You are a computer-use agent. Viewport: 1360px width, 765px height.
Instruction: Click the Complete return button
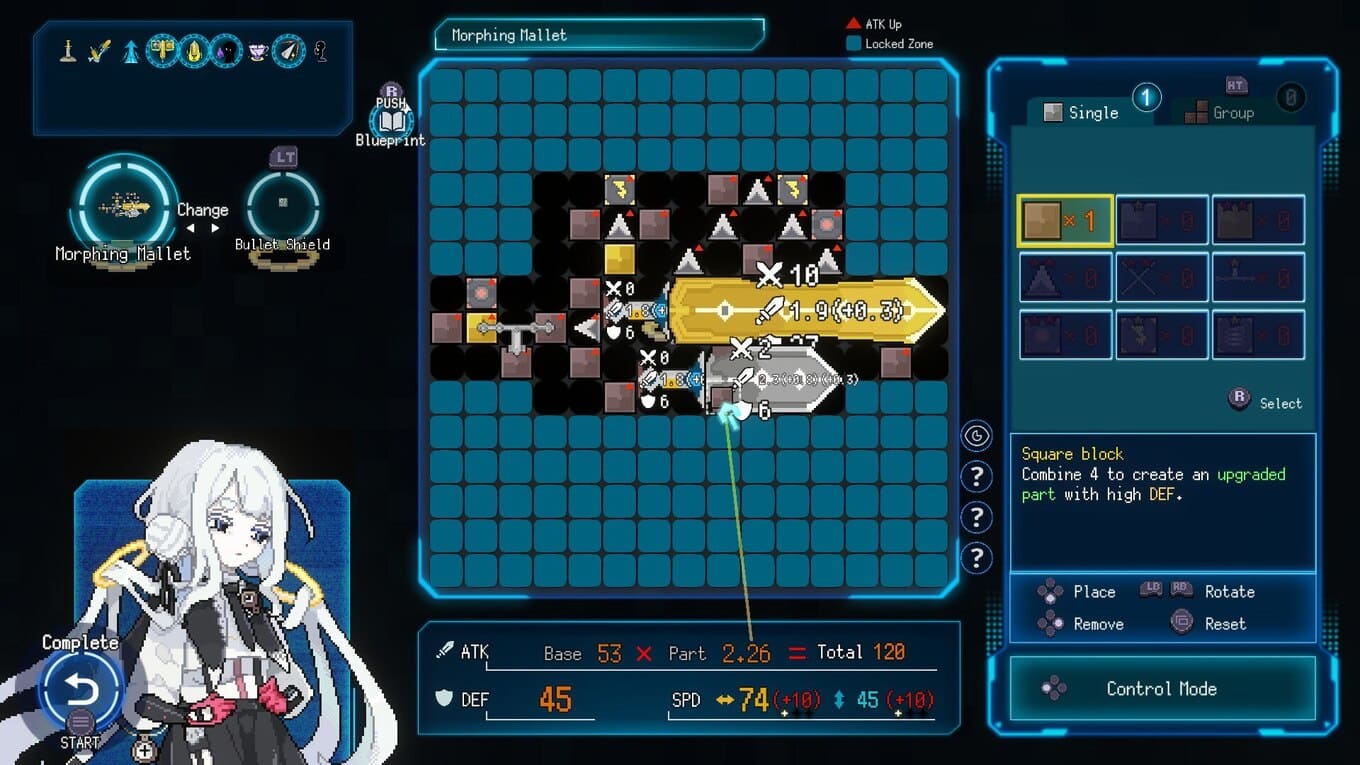coord(81,690)
